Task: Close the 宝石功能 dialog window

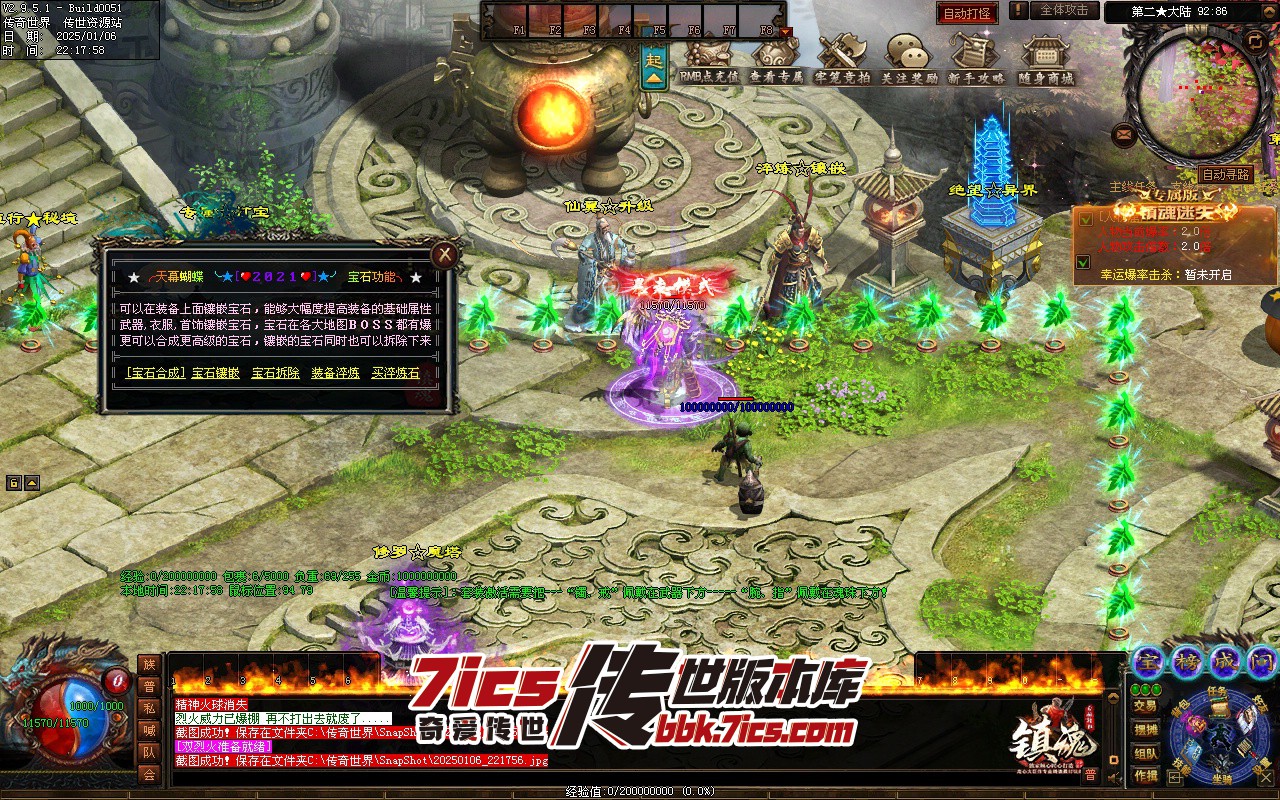Action: coord(445,255)
